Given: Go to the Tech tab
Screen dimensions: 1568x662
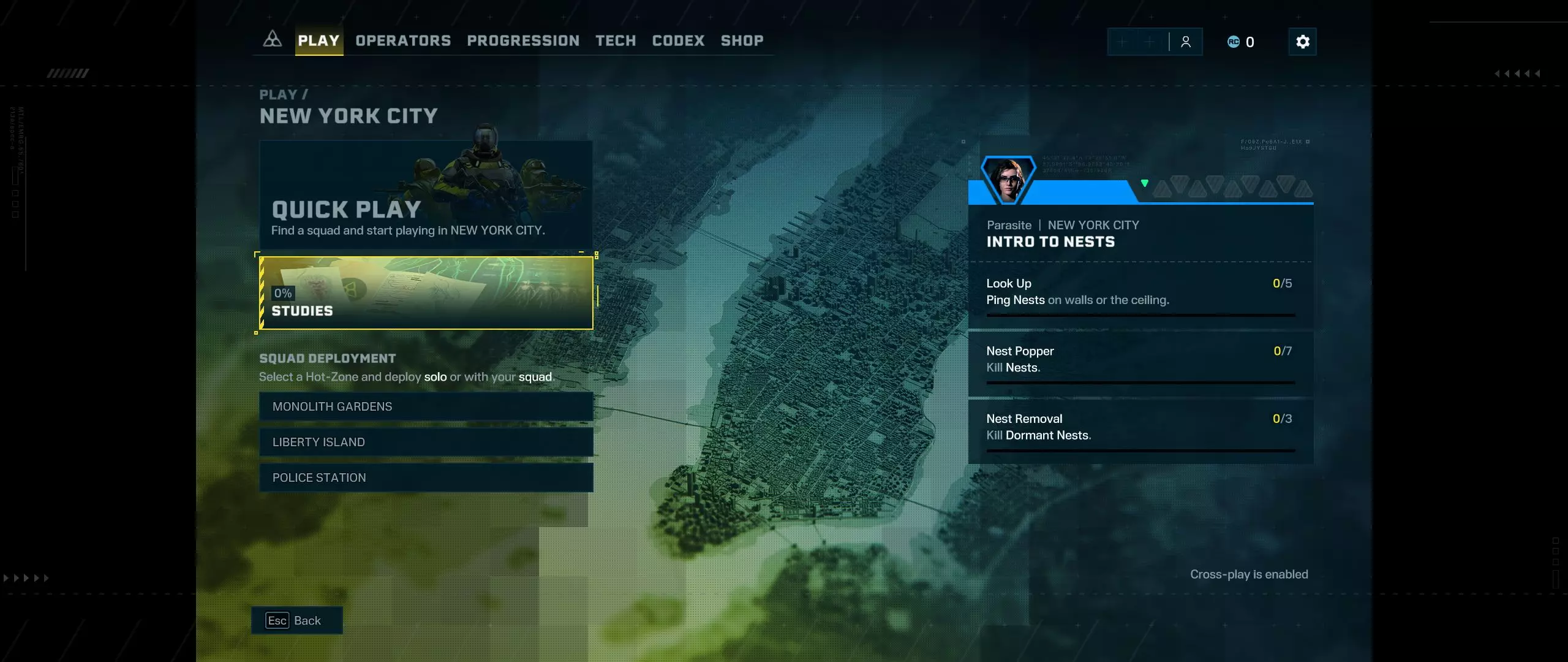Looking at the screenshot, I should tap(616, 40).
